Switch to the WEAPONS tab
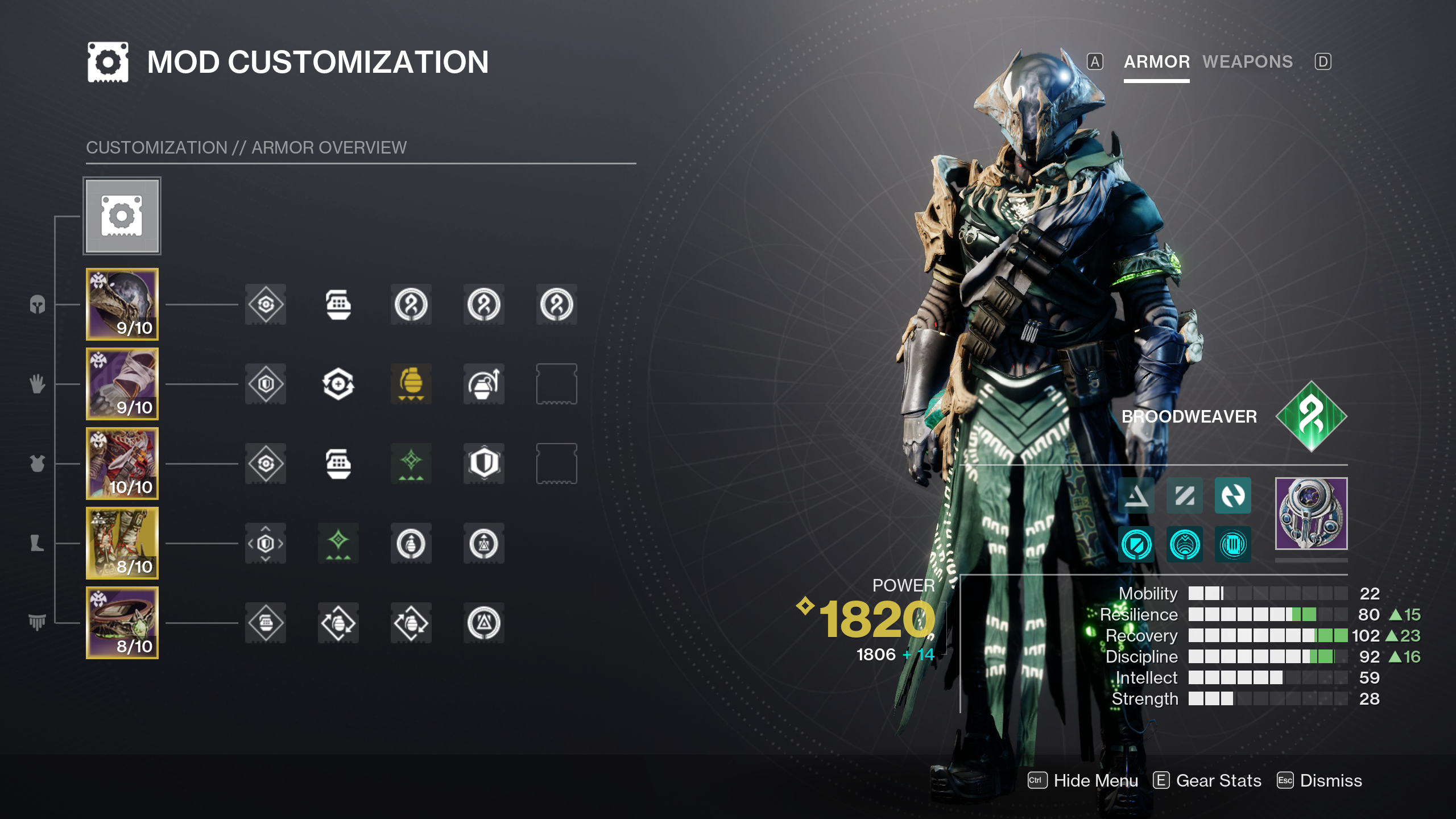Viewport: 1456px width, 819px height. coord(1248,61)
